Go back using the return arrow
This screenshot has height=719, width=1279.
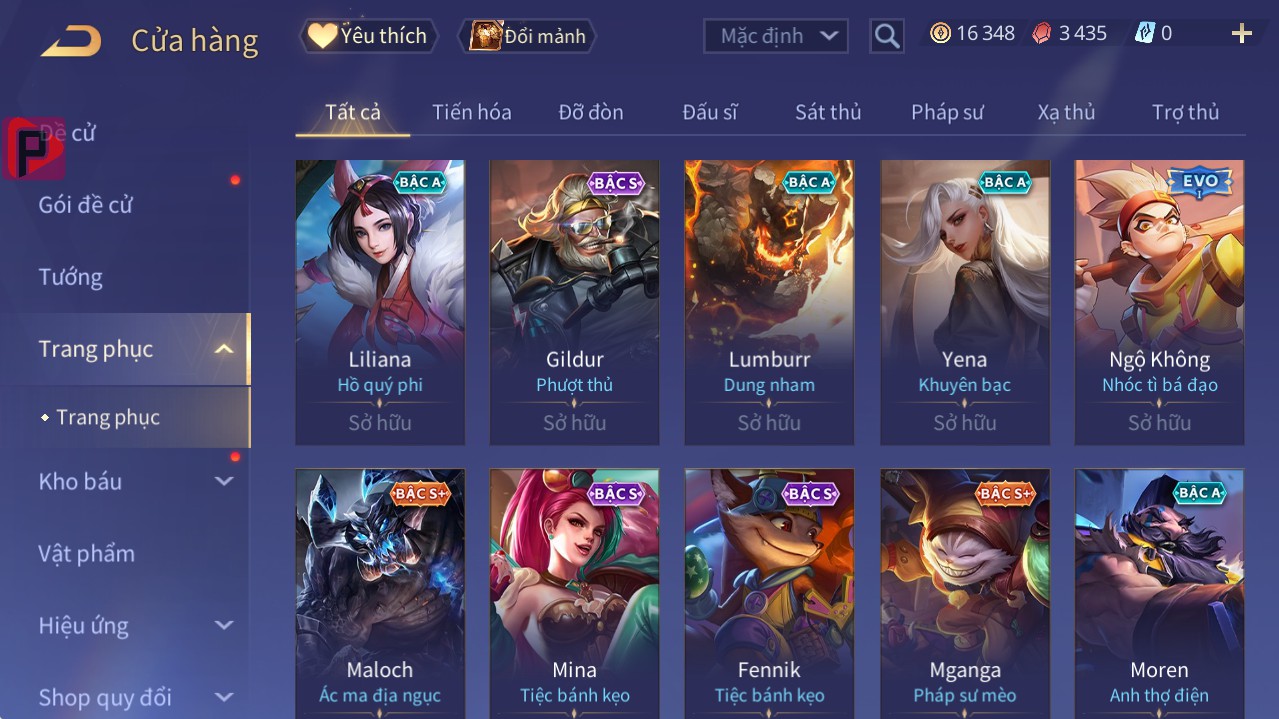(x=71, y=40)
